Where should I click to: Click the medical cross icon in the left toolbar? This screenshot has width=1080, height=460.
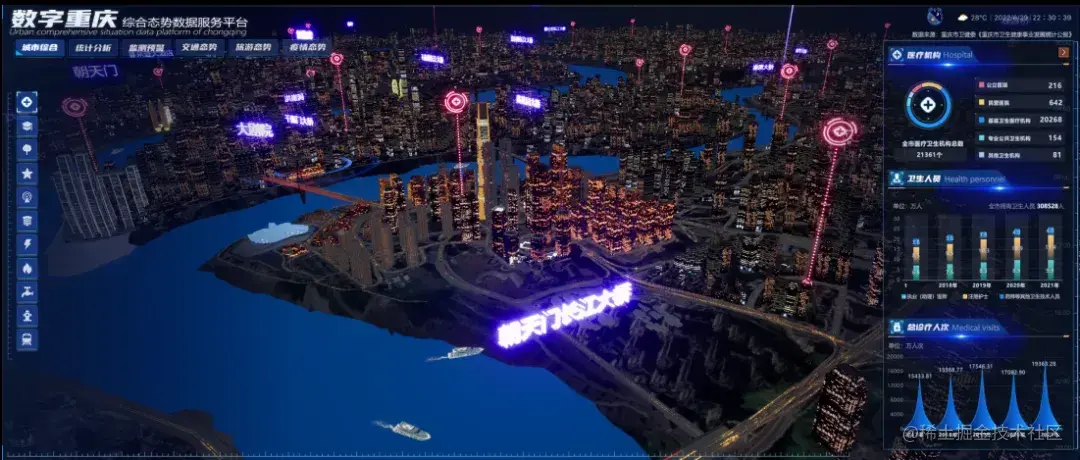coord(28,102)
